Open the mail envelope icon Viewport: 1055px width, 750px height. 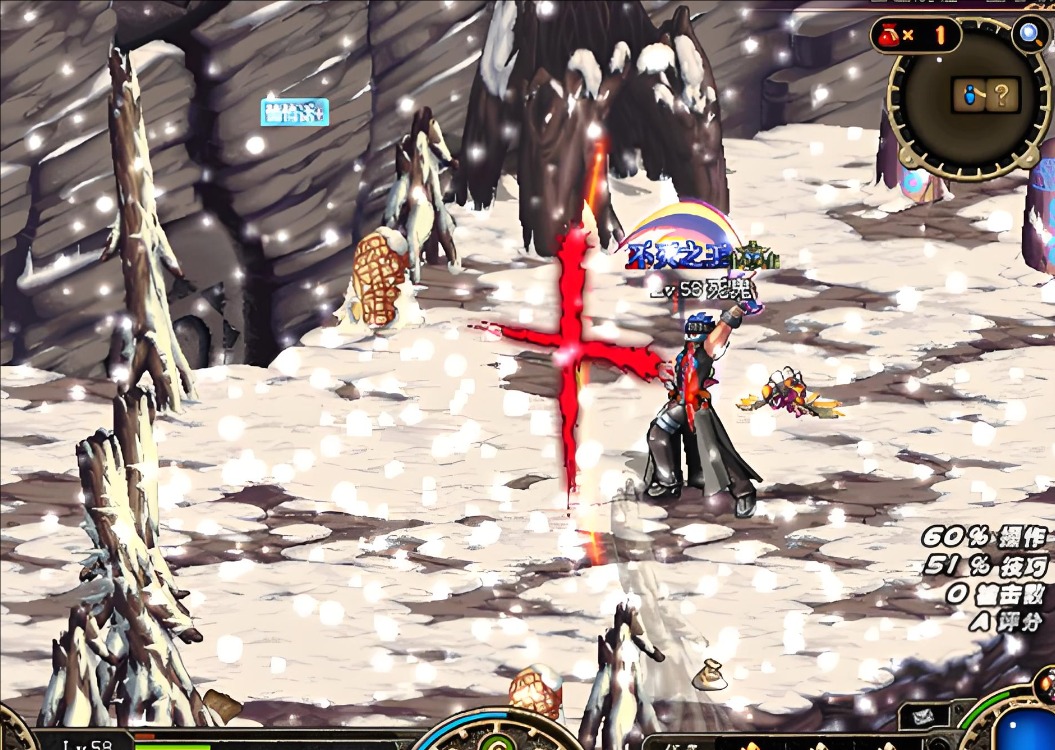[923, 716]
